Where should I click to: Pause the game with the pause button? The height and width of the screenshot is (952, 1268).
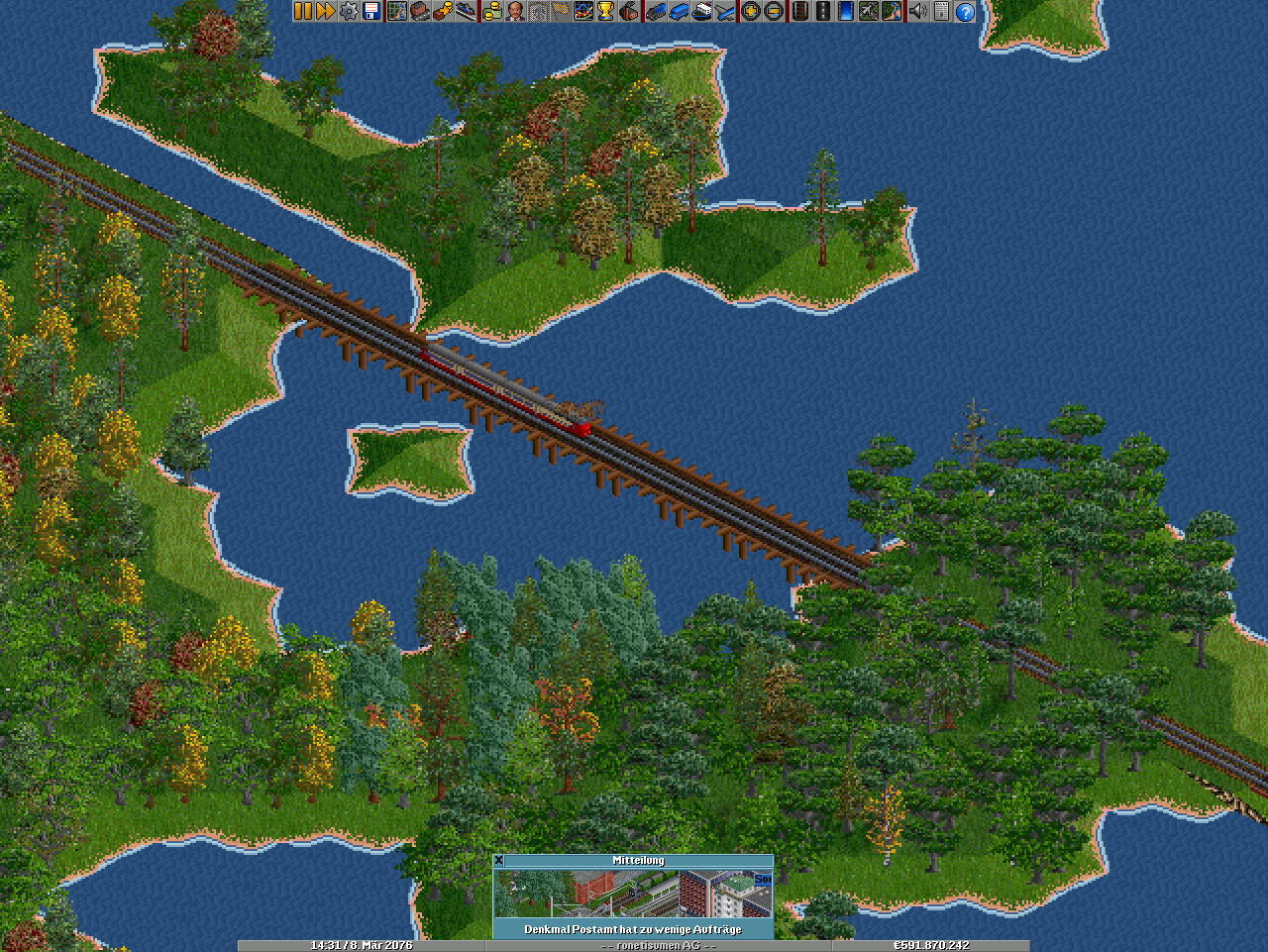tap(303, 11)
